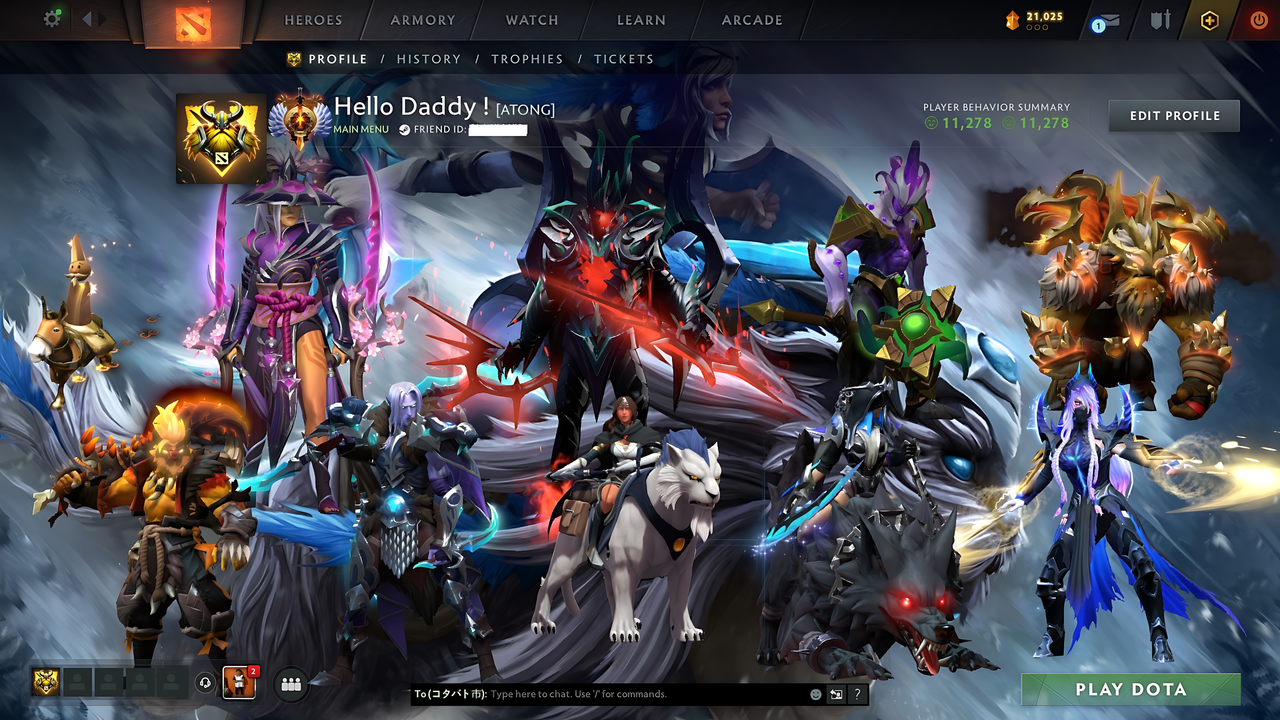Screen dimensions: 1280x720
Task: Click the EDIT PROFILE button
Action: [1173, 115]
